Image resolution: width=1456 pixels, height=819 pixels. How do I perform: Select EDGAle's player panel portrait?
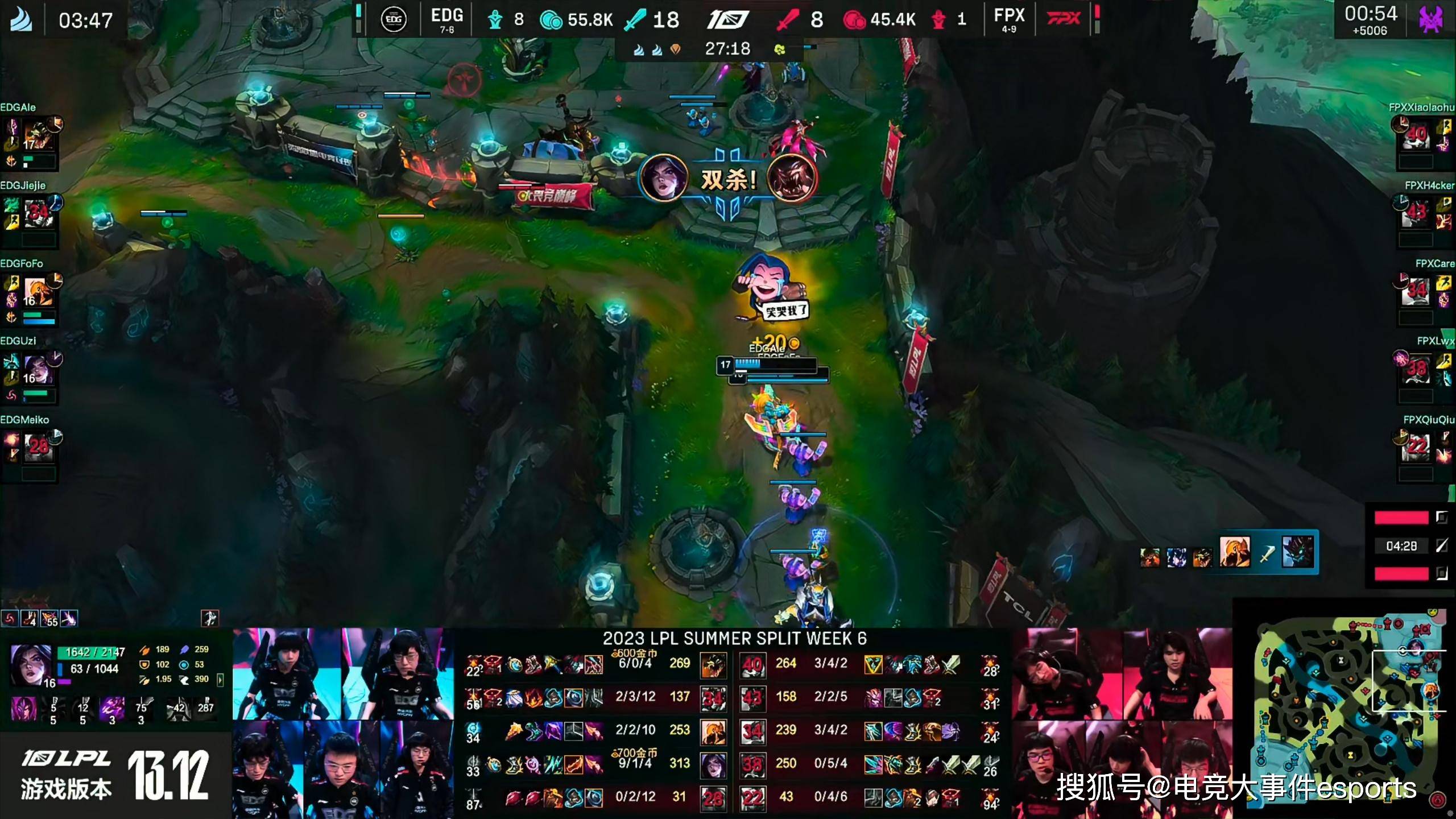38,136
